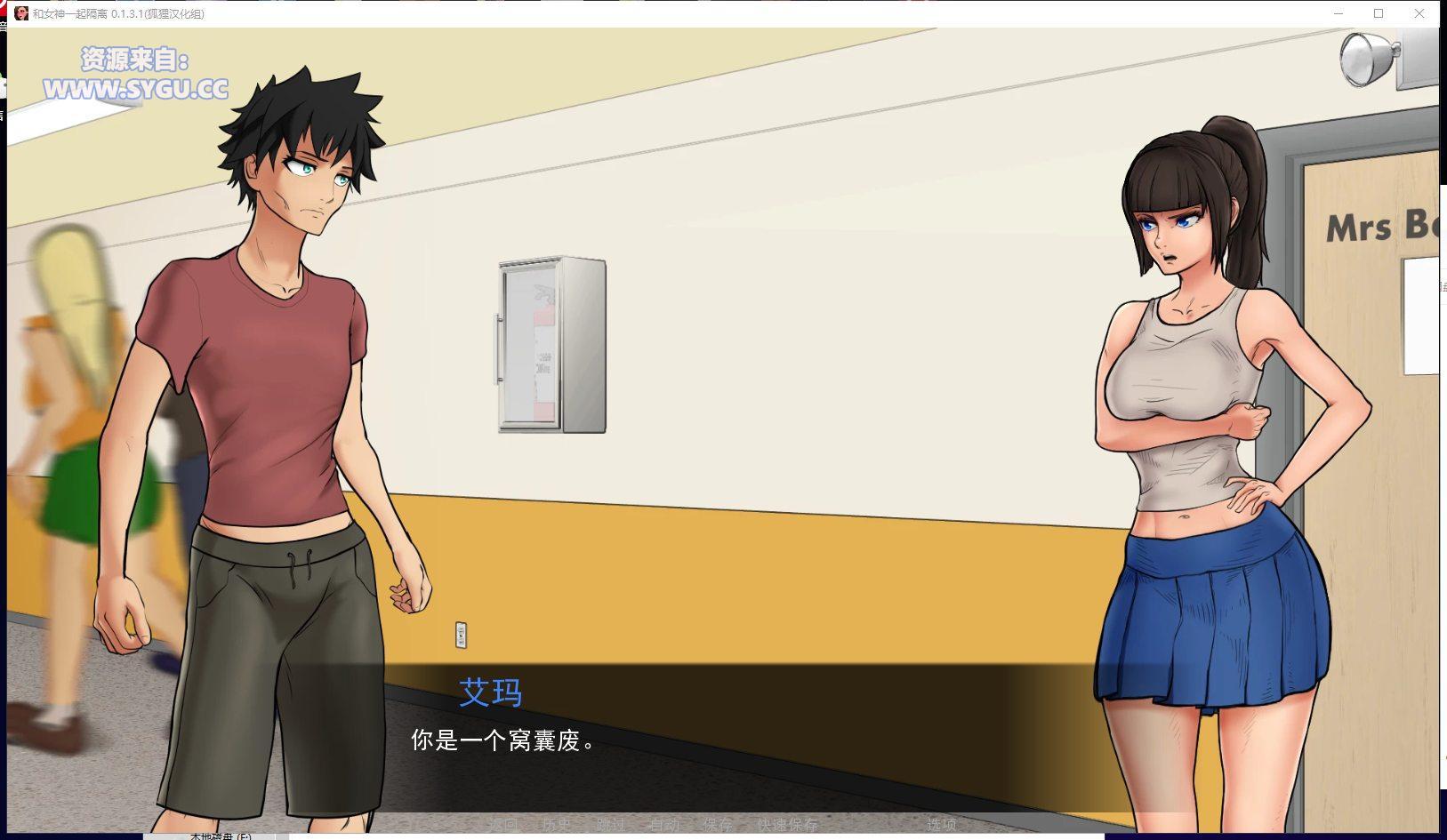Open the 选项 options menu
The image size is (1447, 840).
pos(941,824)
